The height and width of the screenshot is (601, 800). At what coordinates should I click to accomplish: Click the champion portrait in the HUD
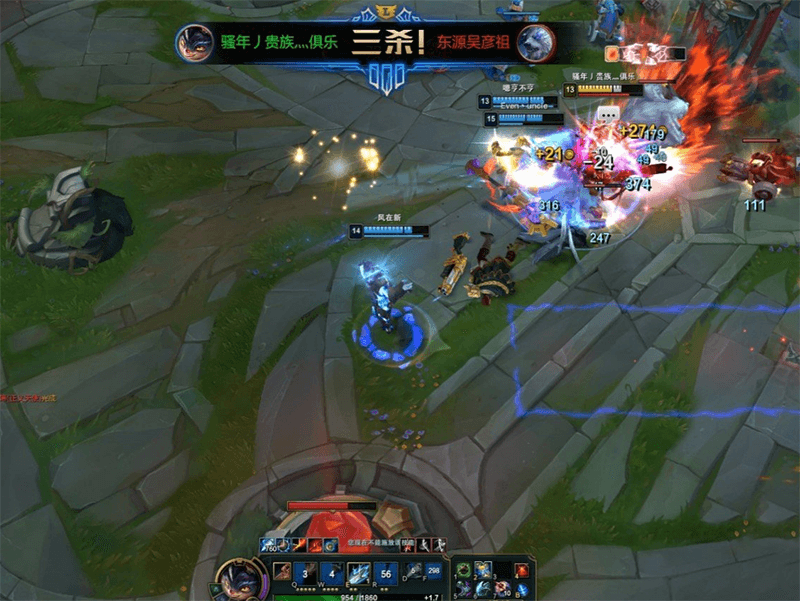click(239, 579)
